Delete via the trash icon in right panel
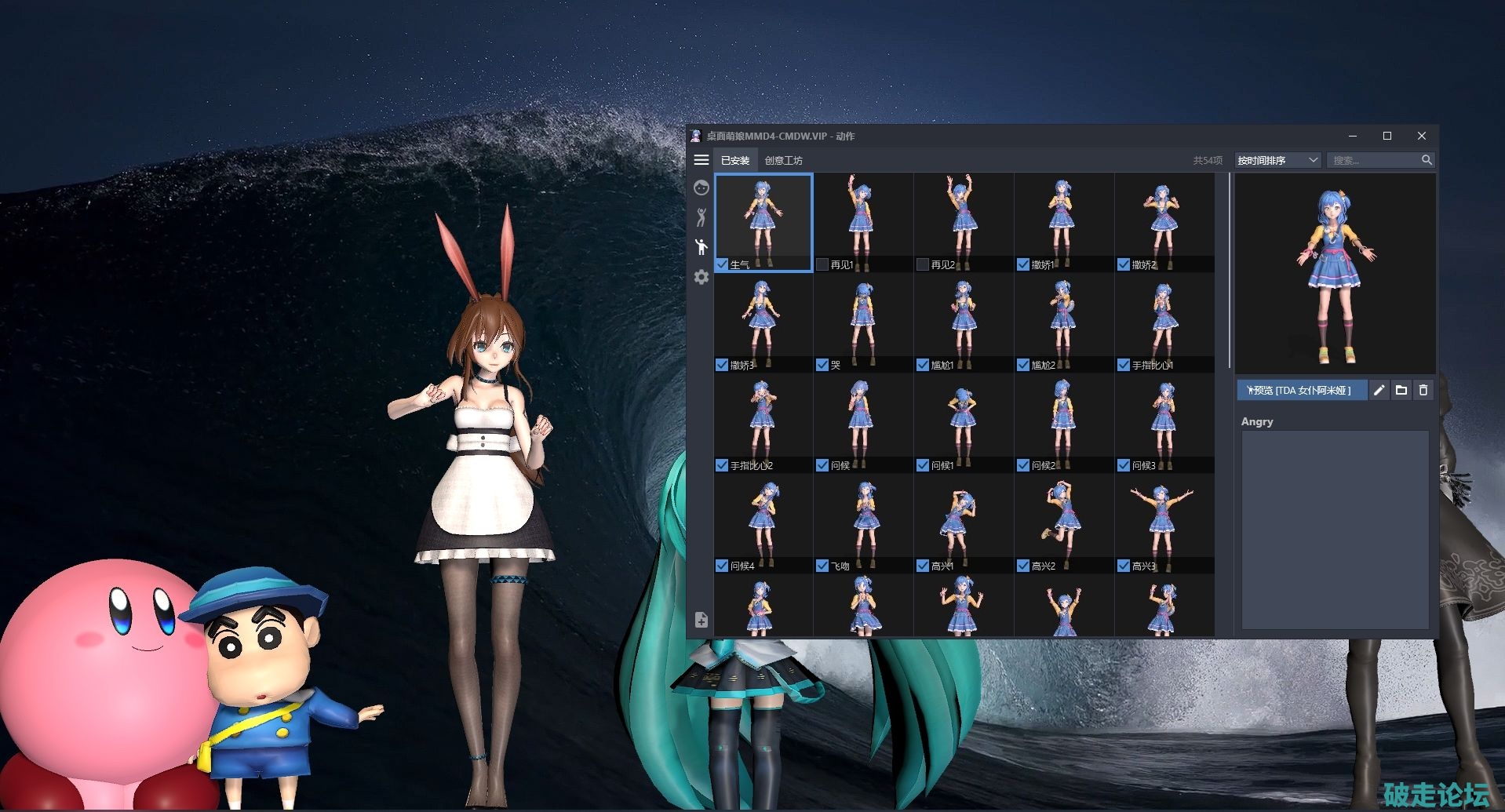The image size is (1505, 812). click(1423, 390)
